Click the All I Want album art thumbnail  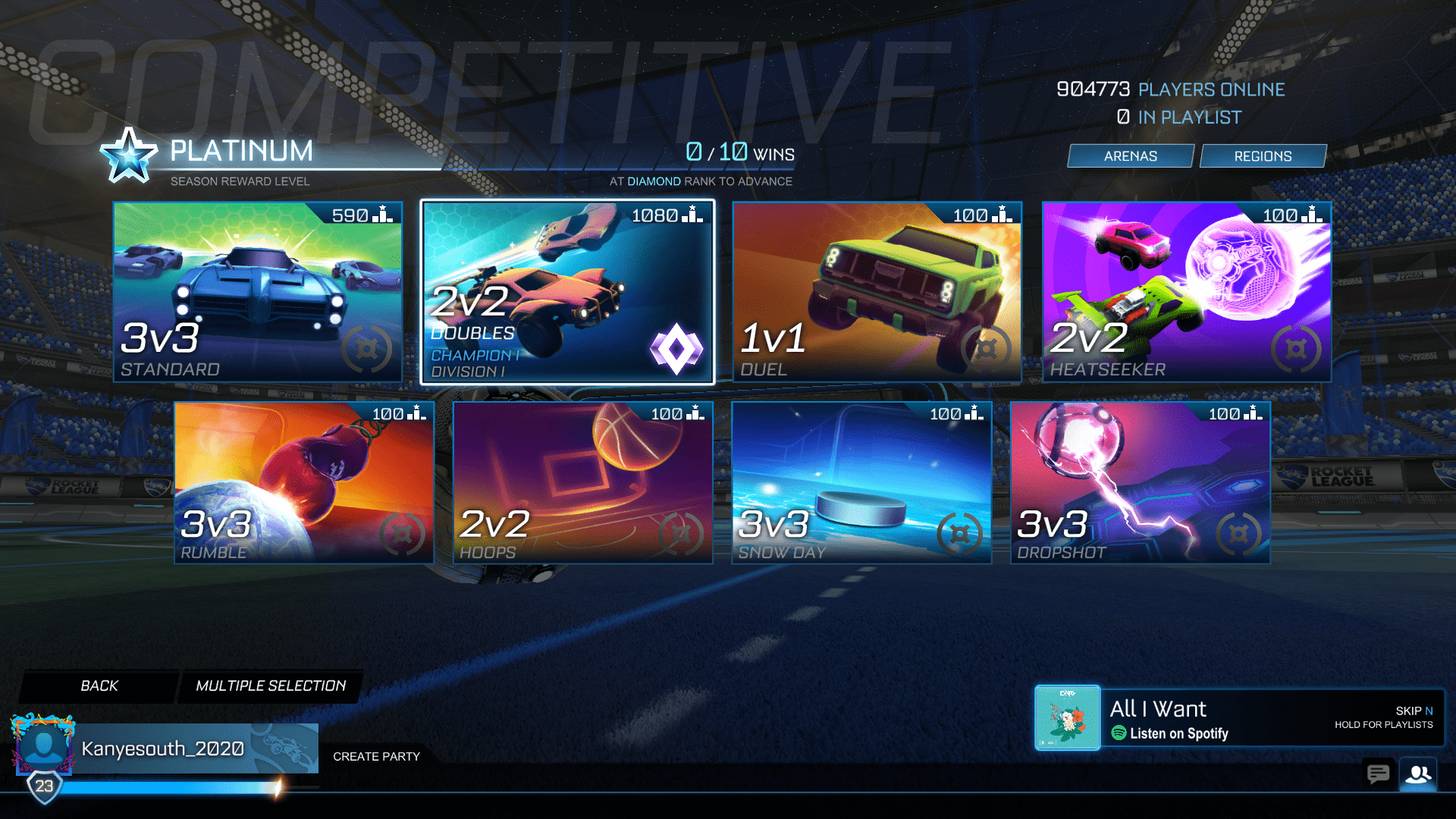point(1067,718)
